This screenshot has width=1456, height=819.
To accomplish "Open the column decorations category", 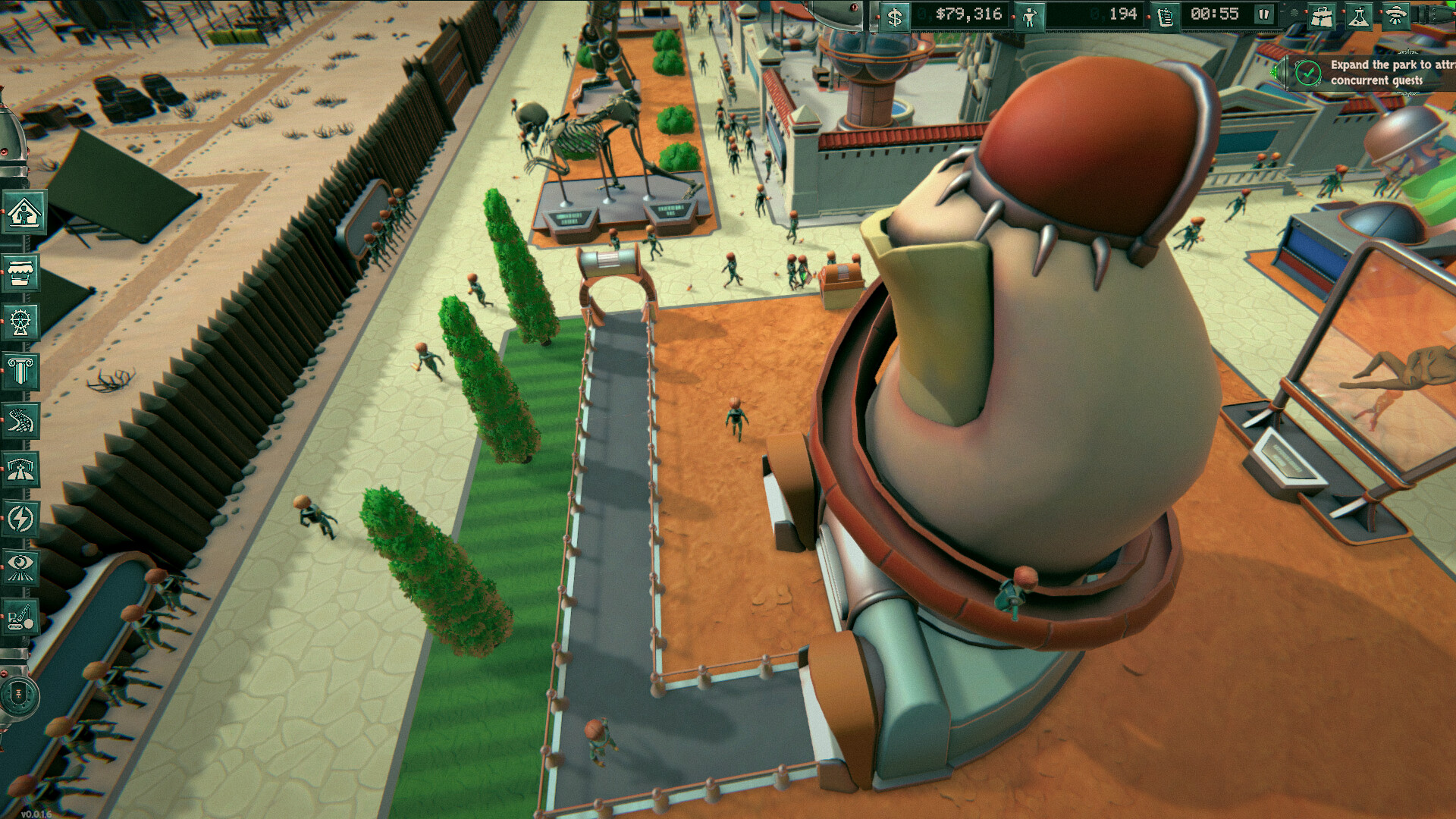I will [x=20, y=372].
